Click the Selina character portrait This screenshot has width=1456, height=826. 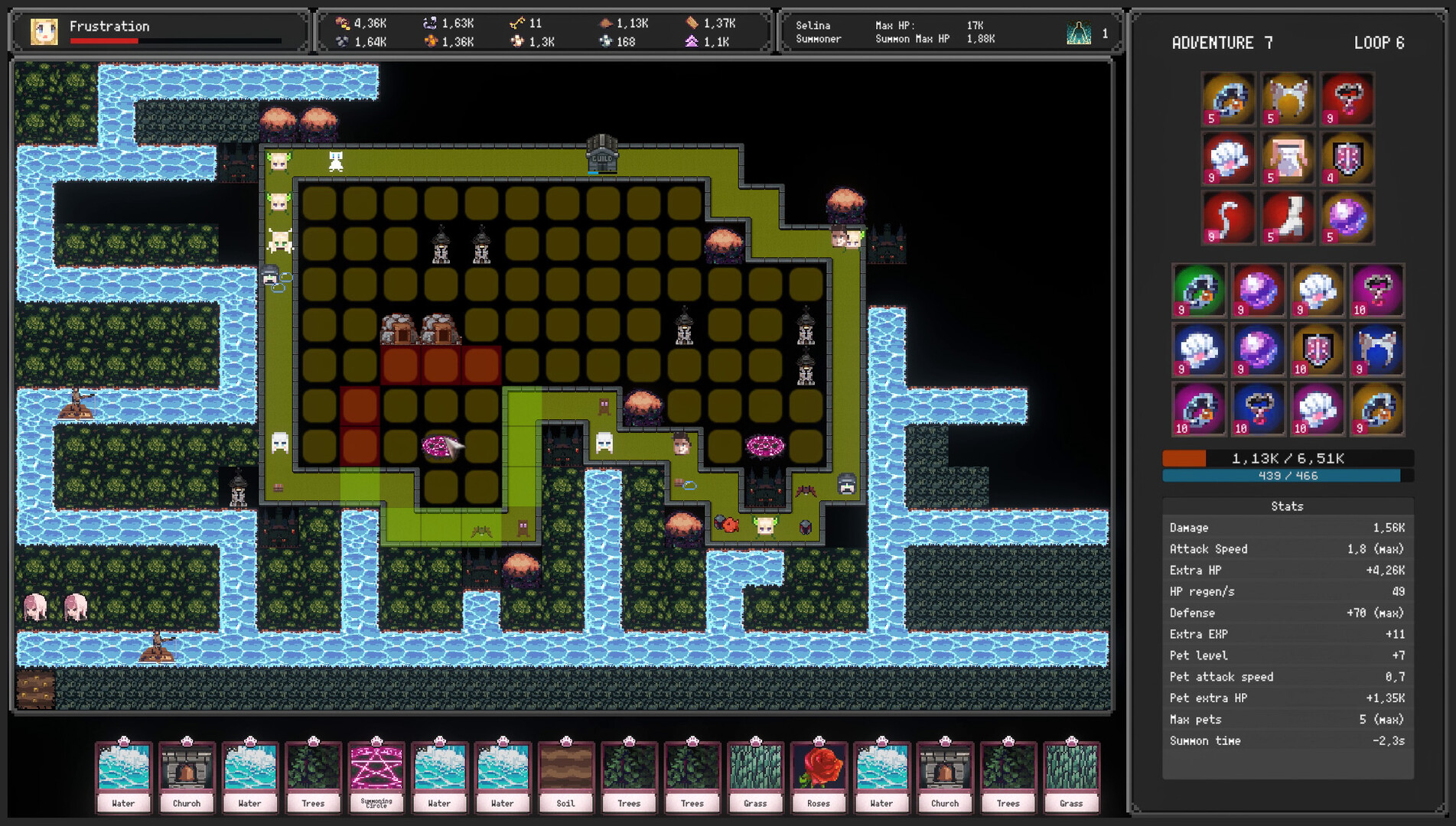[44, 31]
